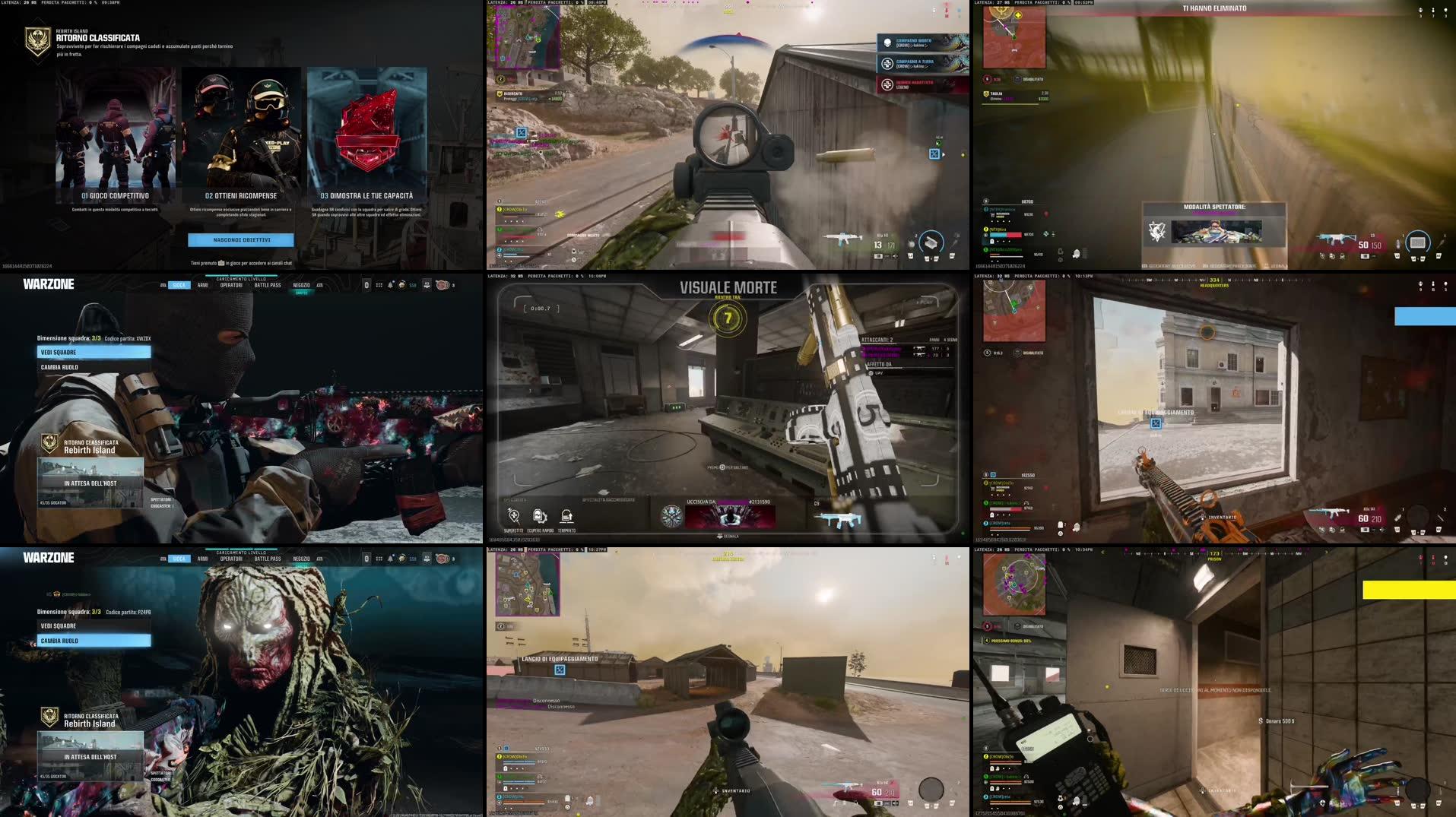This screenshot has height=817, width=1456.
Task: Open more menu tabs arrow right of NEGOZIO
Action: coord(319,284)
